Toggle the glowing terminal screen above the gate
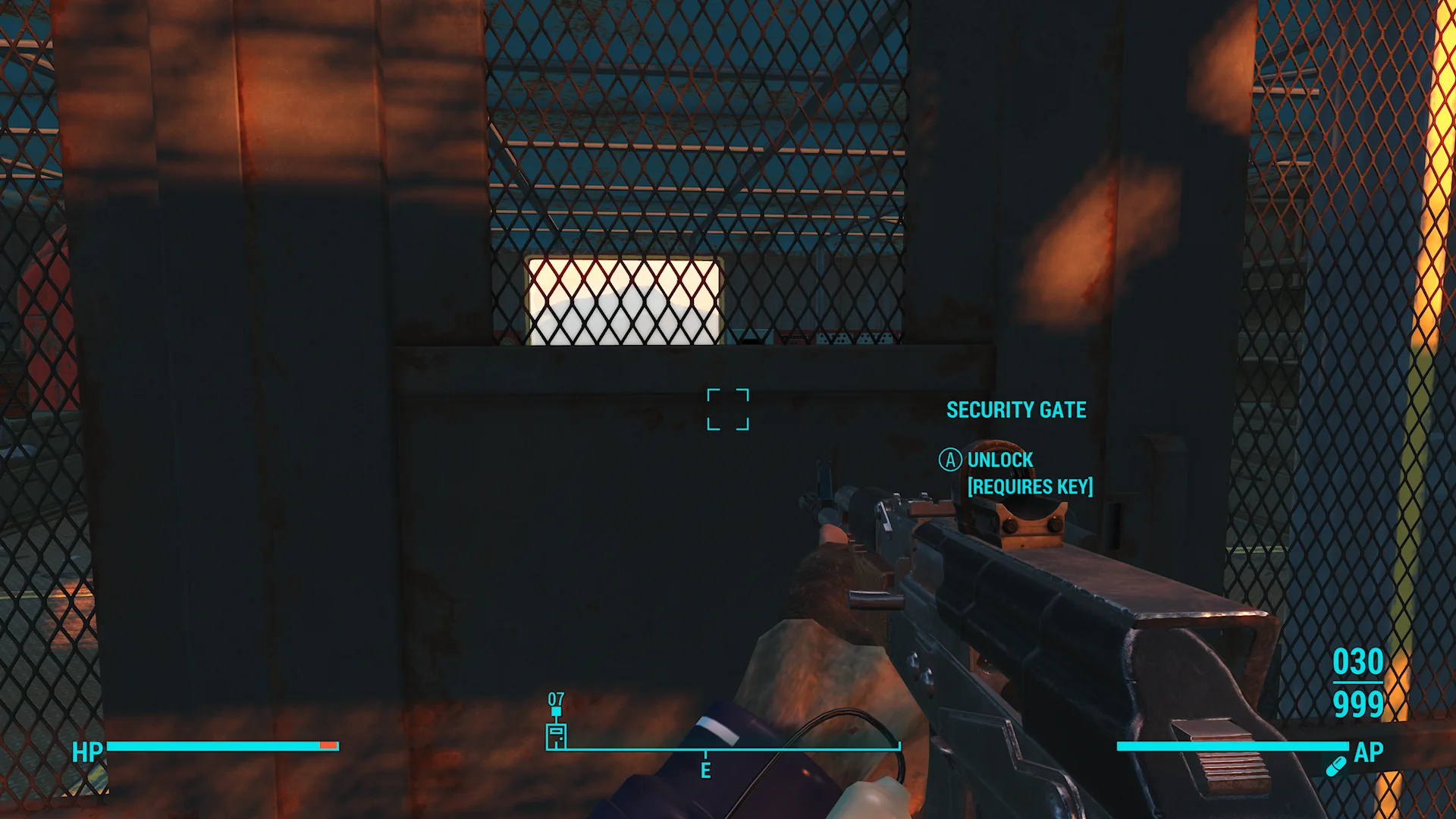This screenshot has width=1456, height=819. coord(622,300)
